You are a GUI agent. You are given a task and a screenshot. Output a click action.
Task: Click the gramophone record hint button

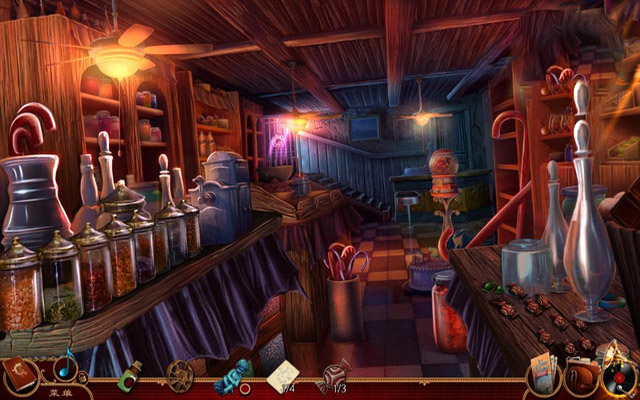[x=618, y=376]
